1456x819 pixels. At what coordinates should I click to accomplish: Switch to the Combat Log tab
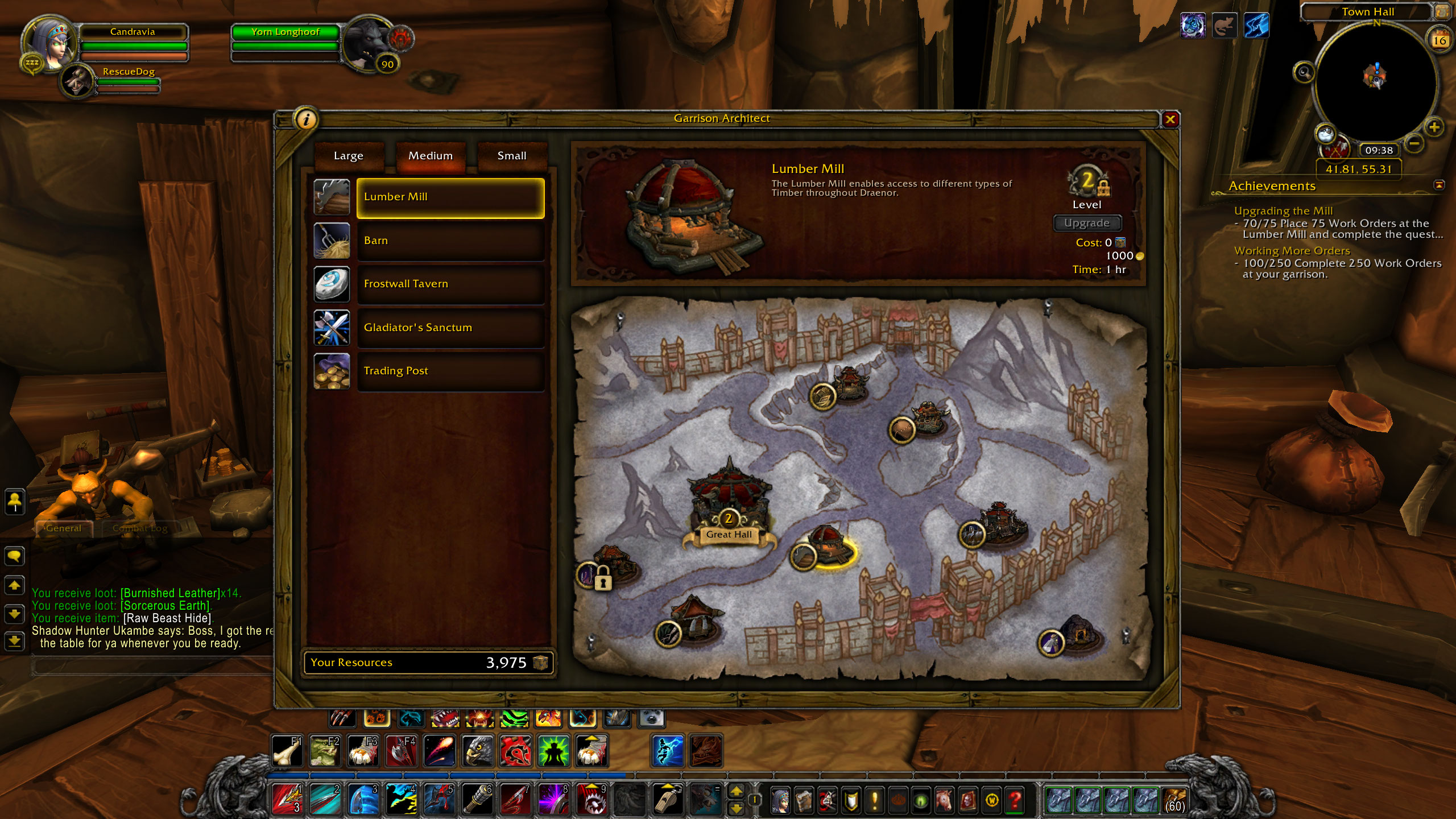[x=140, y=528]
